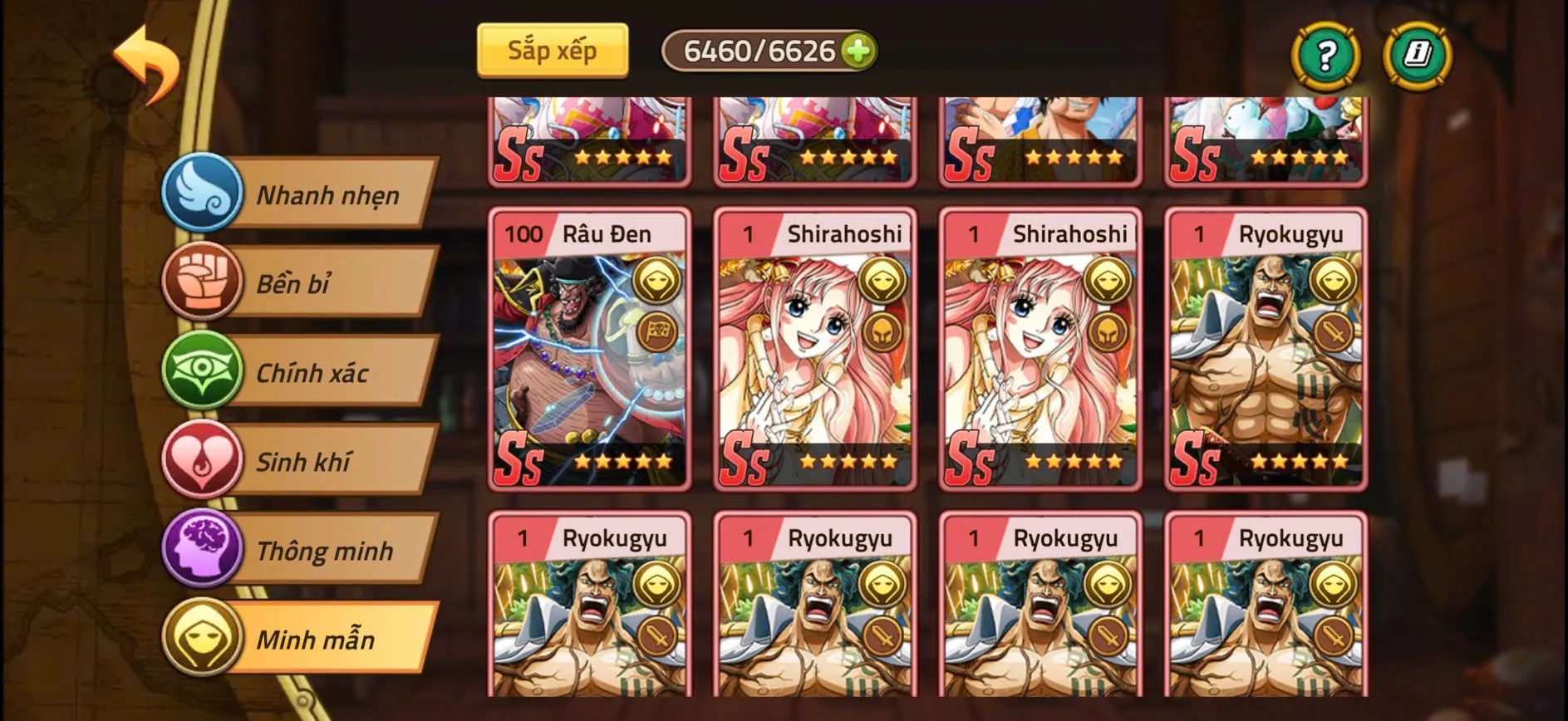Image resolution: width=1568 pixels, height=721 pixels.
Task: Tap the green plus beside the capacity counter
Action: pyautogui.click(x=859, y=51)
